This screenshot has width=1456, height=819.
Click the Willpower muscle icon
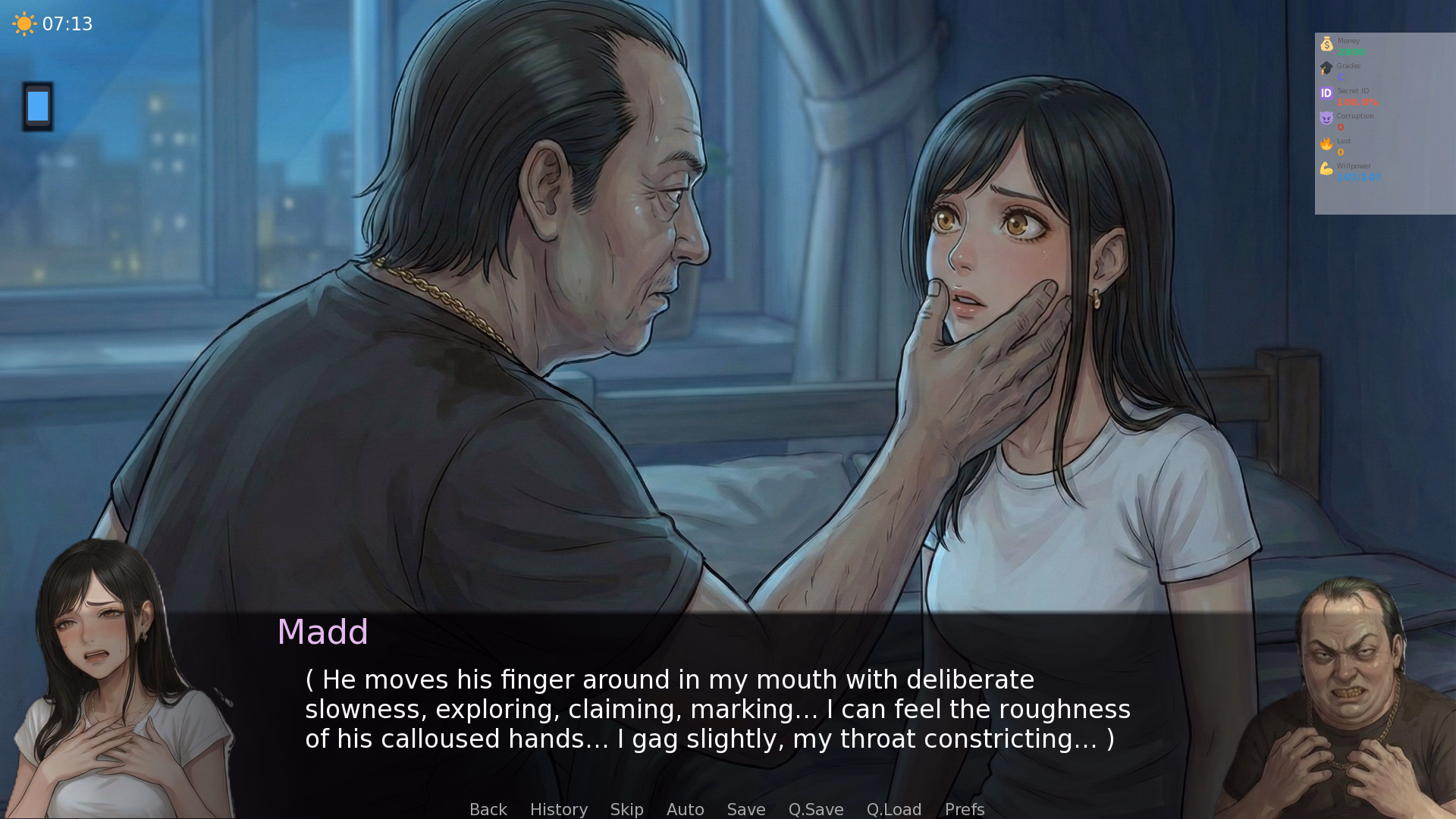(1326, 168)
